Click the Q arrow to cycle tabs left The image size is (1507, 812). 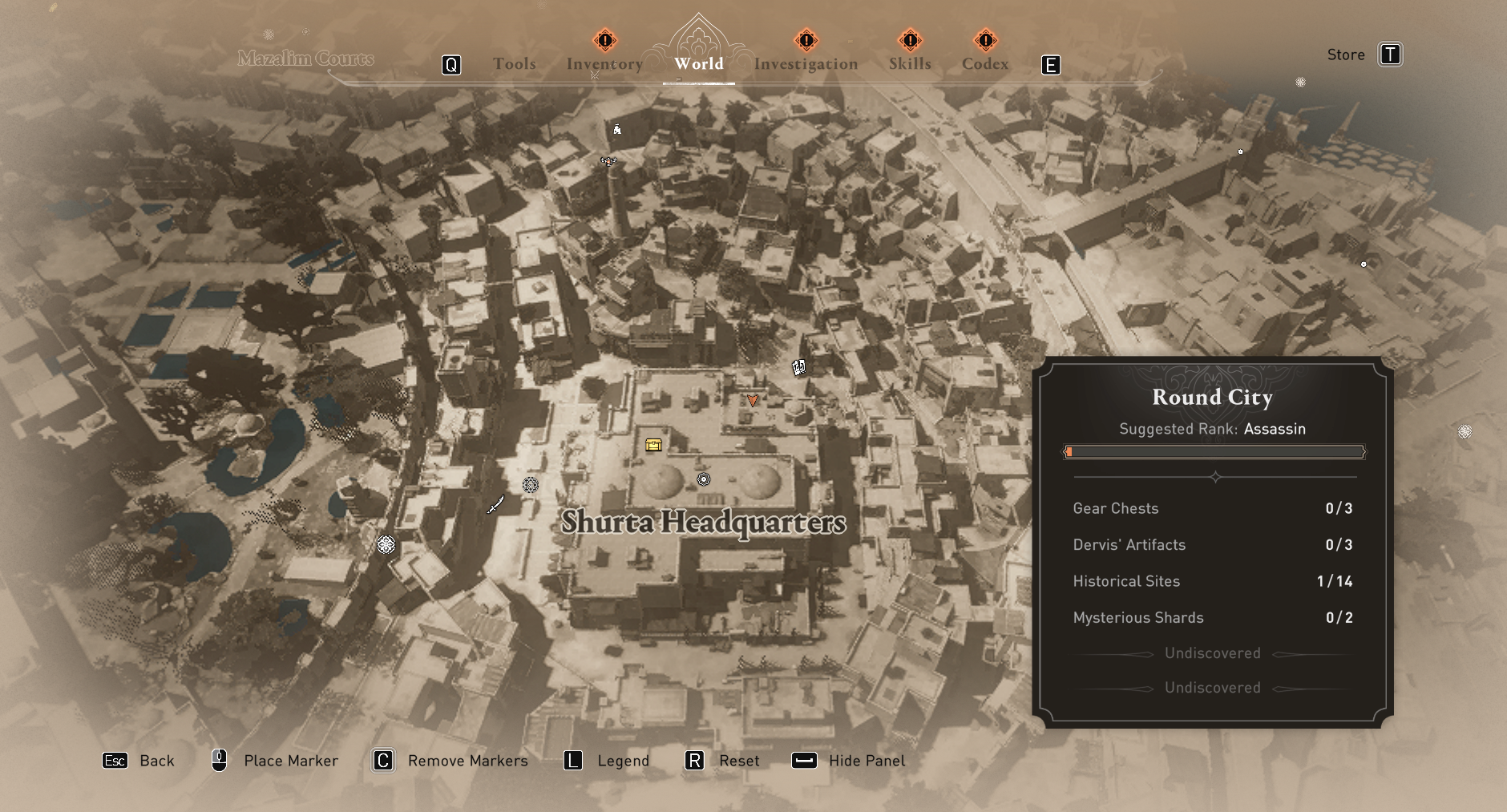452,64
